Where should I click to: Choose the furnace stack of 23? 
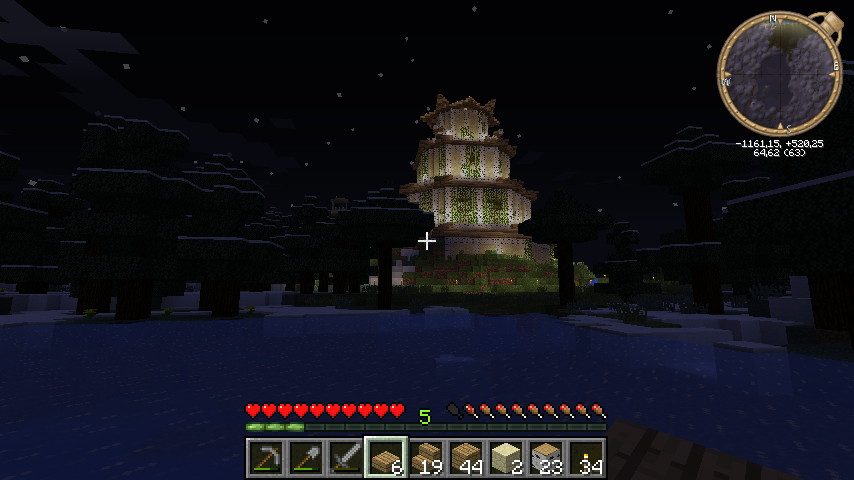pyautogui.click(x=546, y=458)
